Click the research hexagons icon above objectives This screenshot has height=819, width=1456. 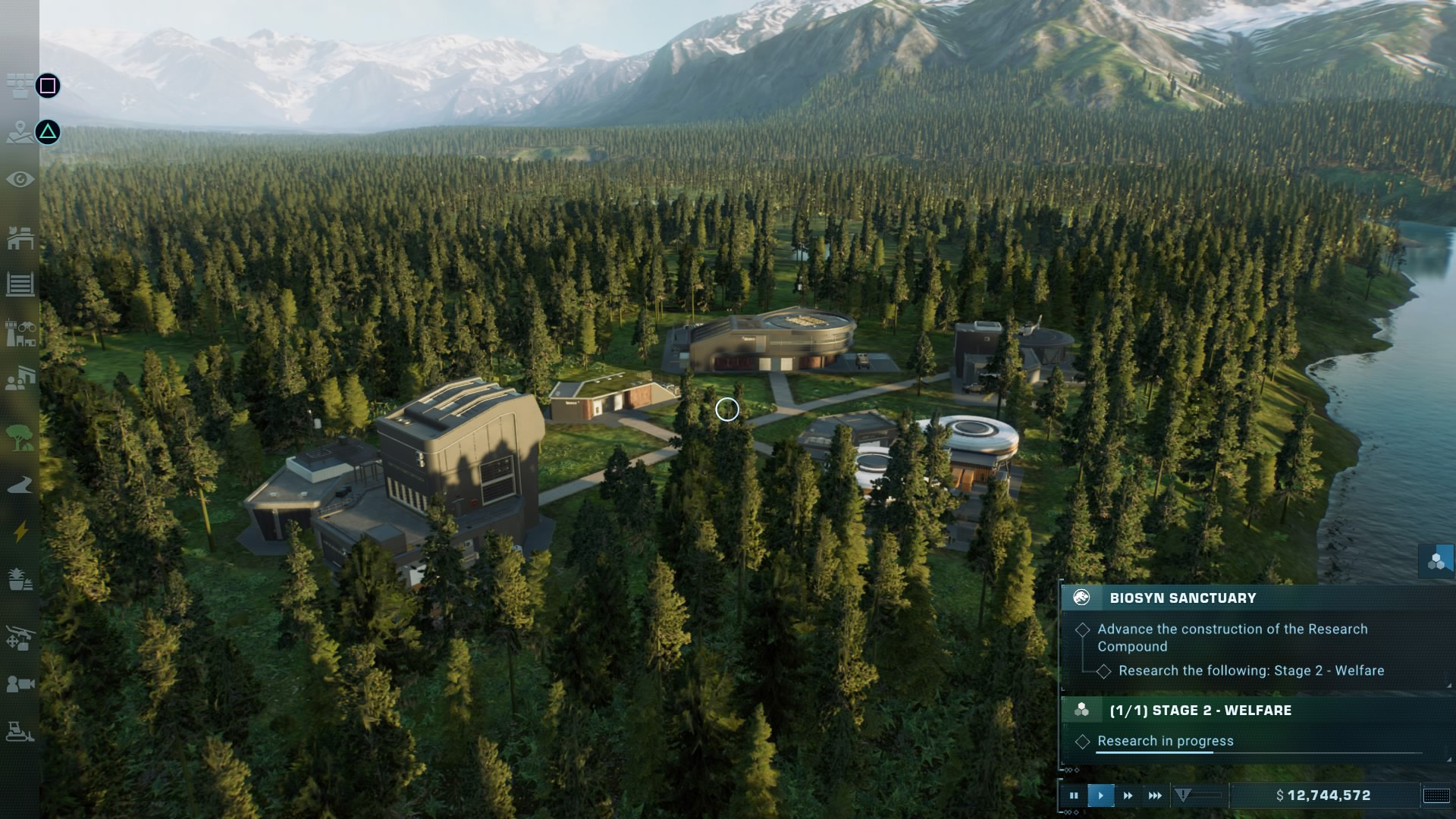point(1436,561)
